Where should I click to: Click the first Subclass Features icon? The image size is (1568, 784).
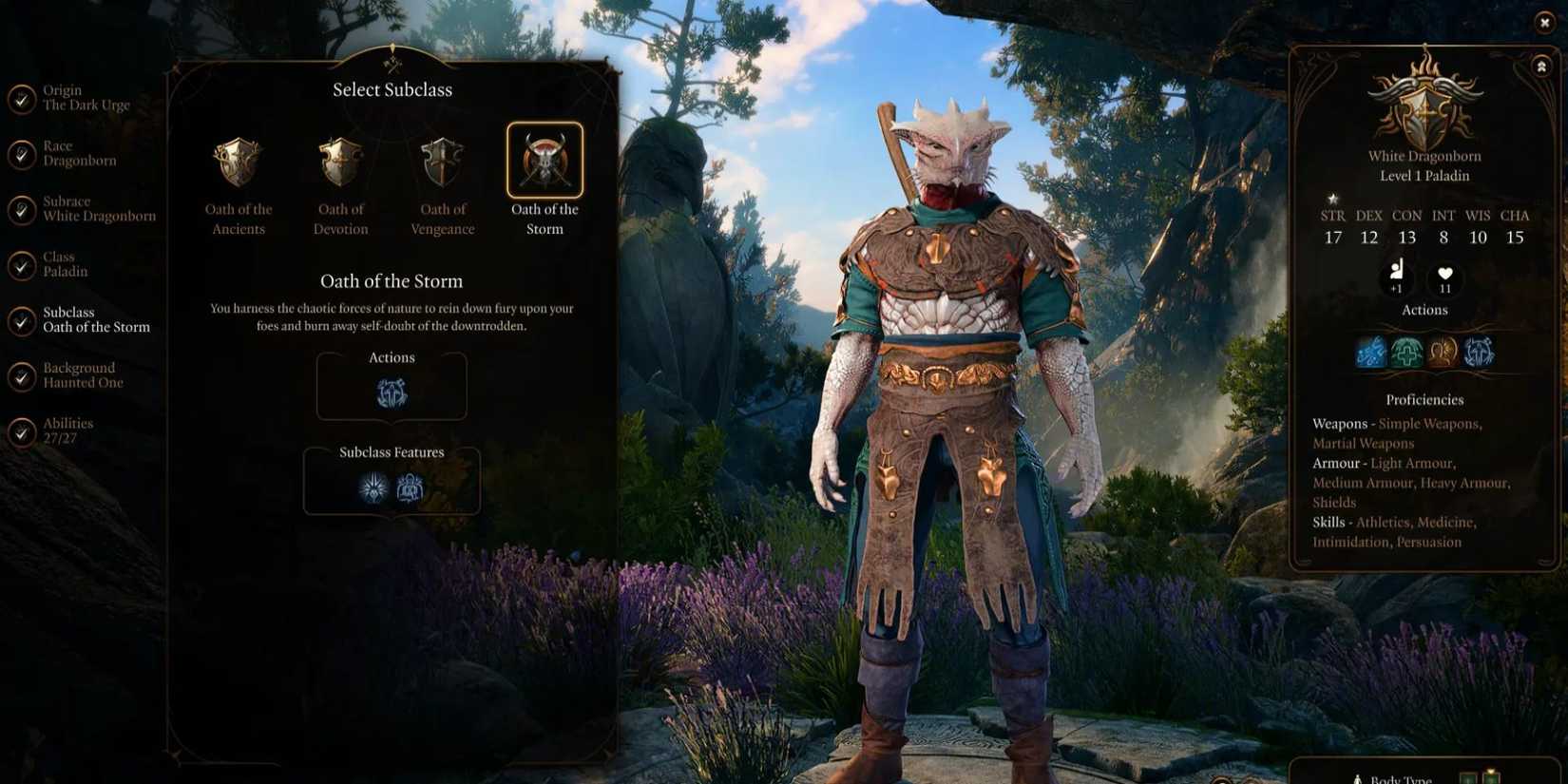coord(373,487)
